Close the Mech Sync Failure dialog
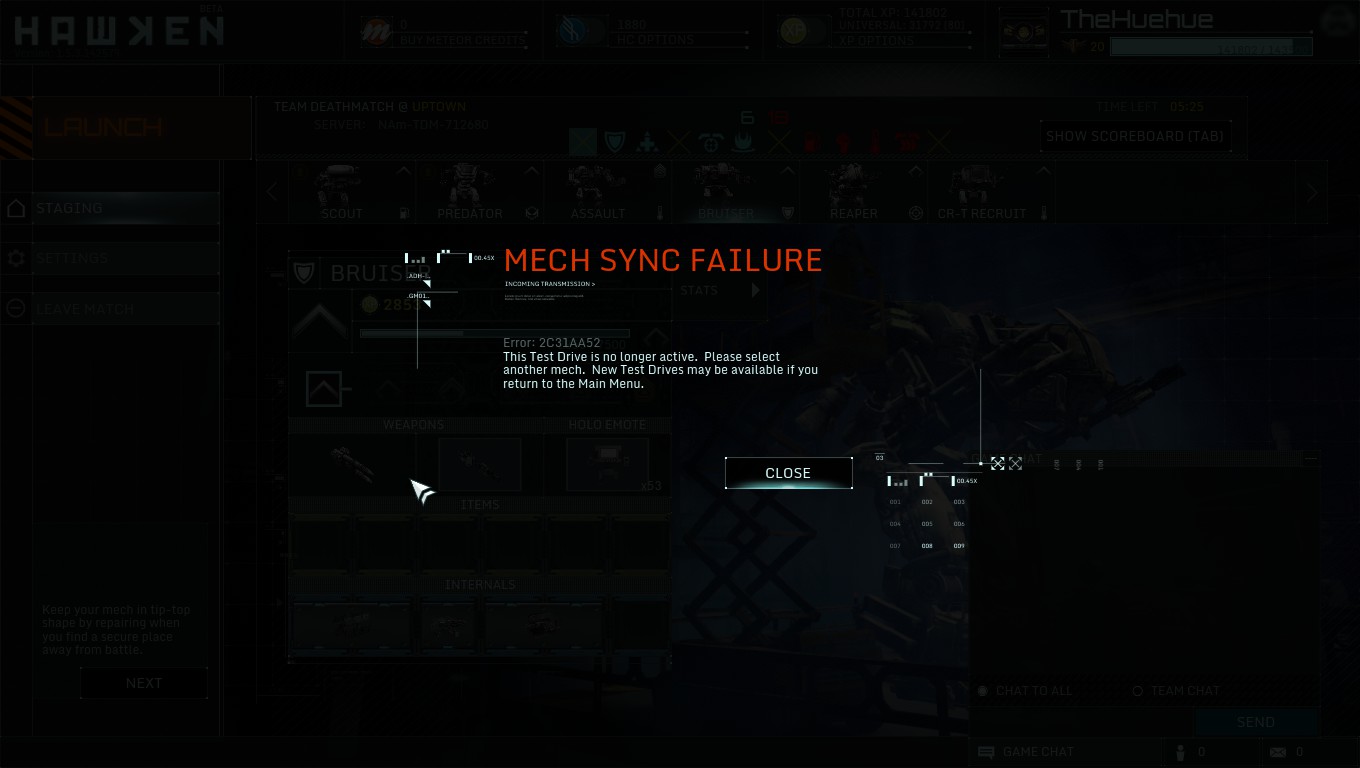 tap(788, 472)
